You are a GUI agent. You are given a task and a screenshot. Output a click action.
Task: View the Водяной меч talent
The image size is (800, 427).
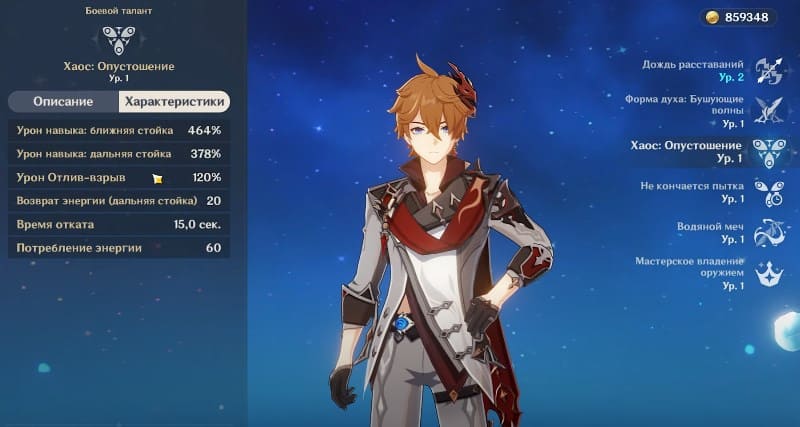coord(769,232)
